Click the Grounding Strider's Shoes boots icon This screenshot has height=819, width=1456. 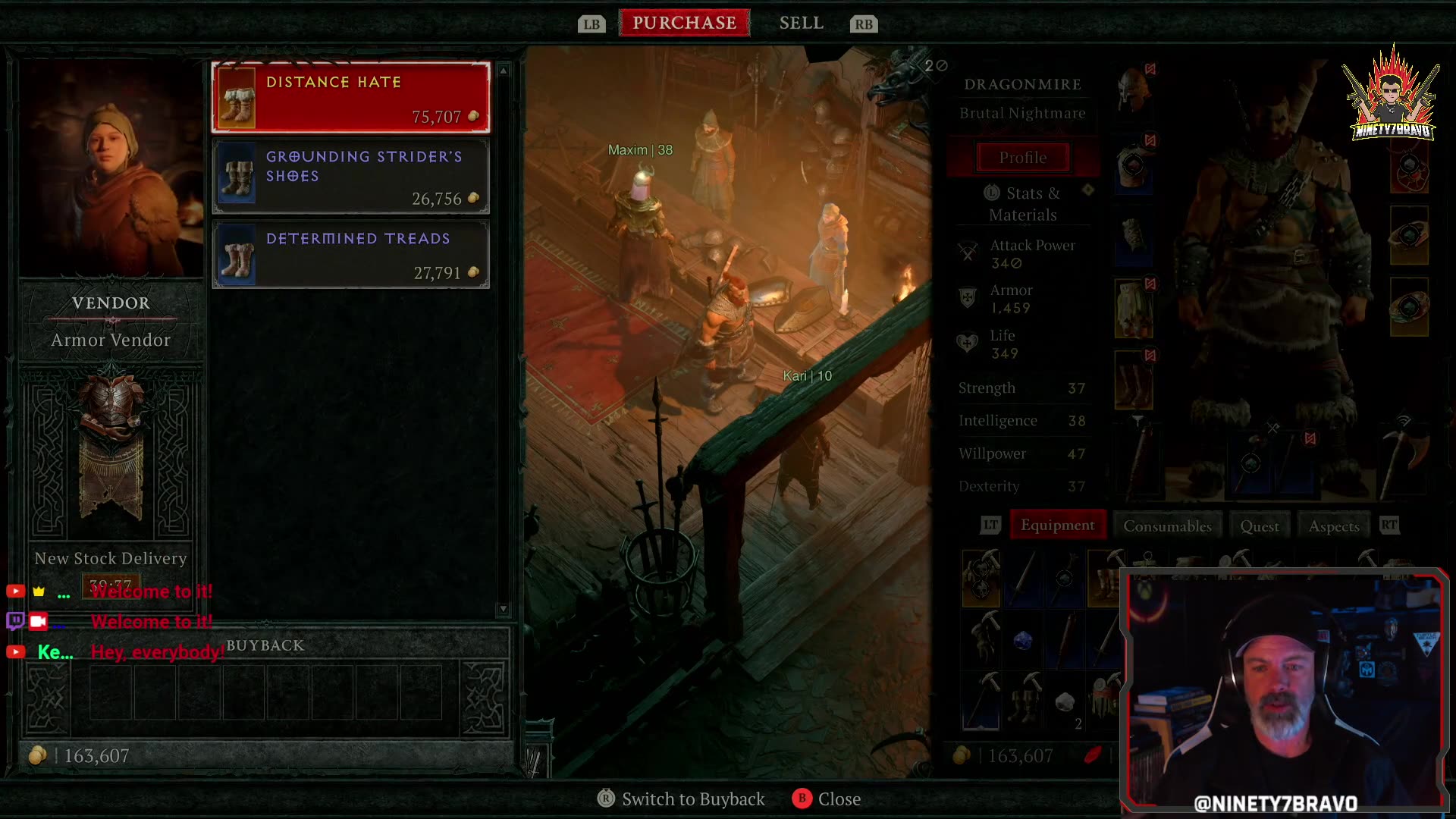(237, 174)
